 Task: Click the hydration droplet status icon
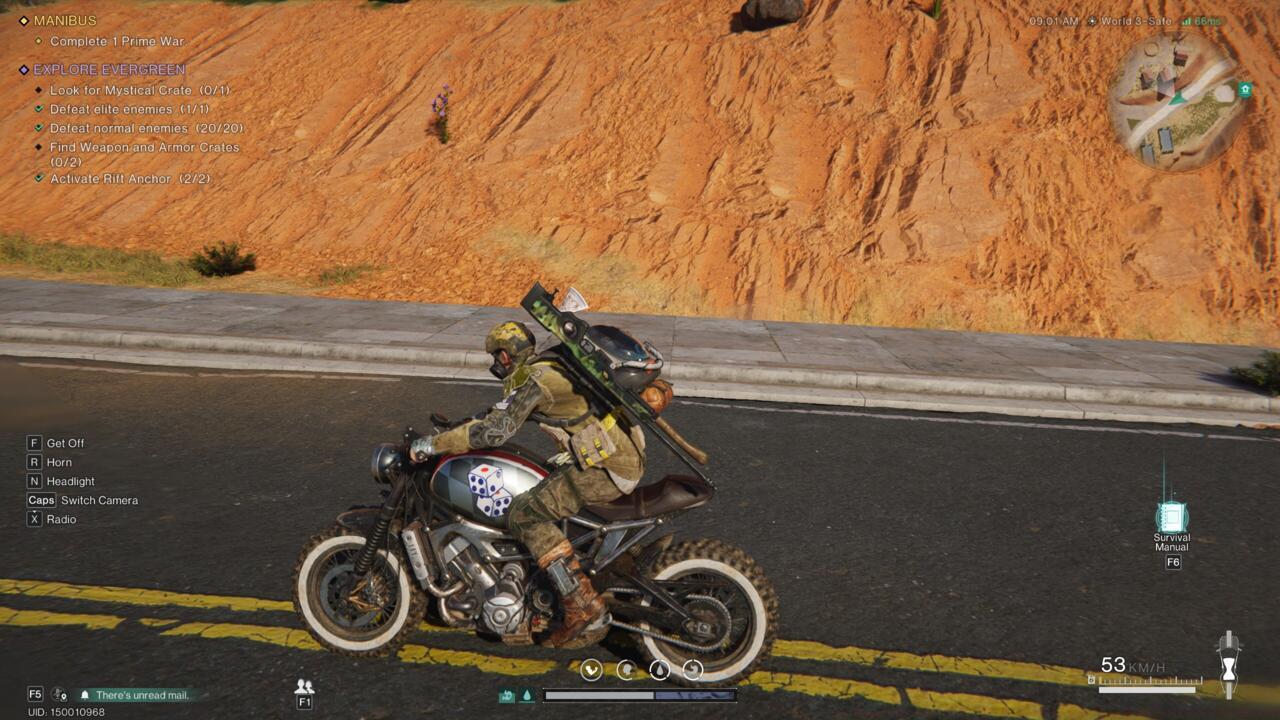[657, 670]
